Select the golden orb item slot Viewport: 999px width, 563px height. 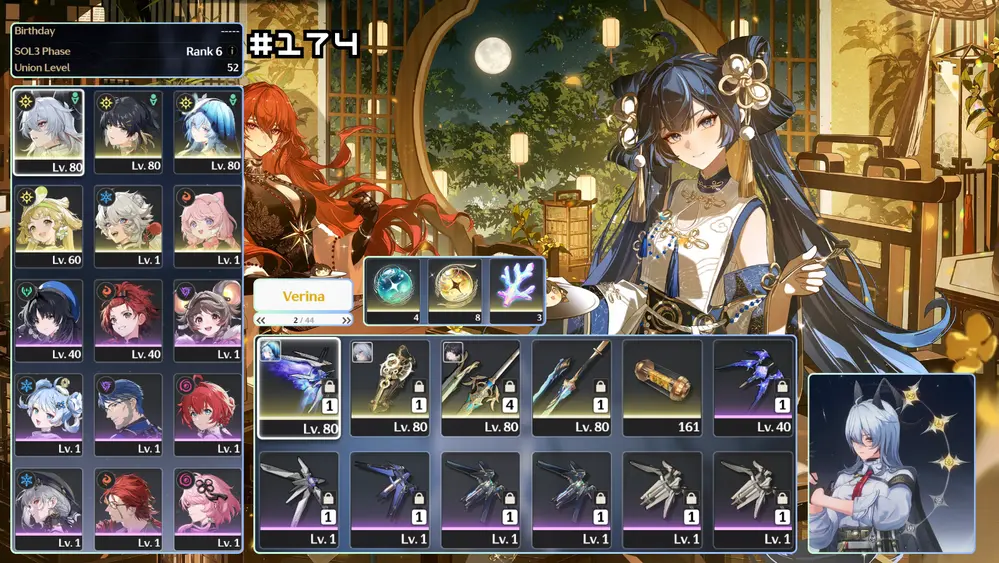point(455,290)
